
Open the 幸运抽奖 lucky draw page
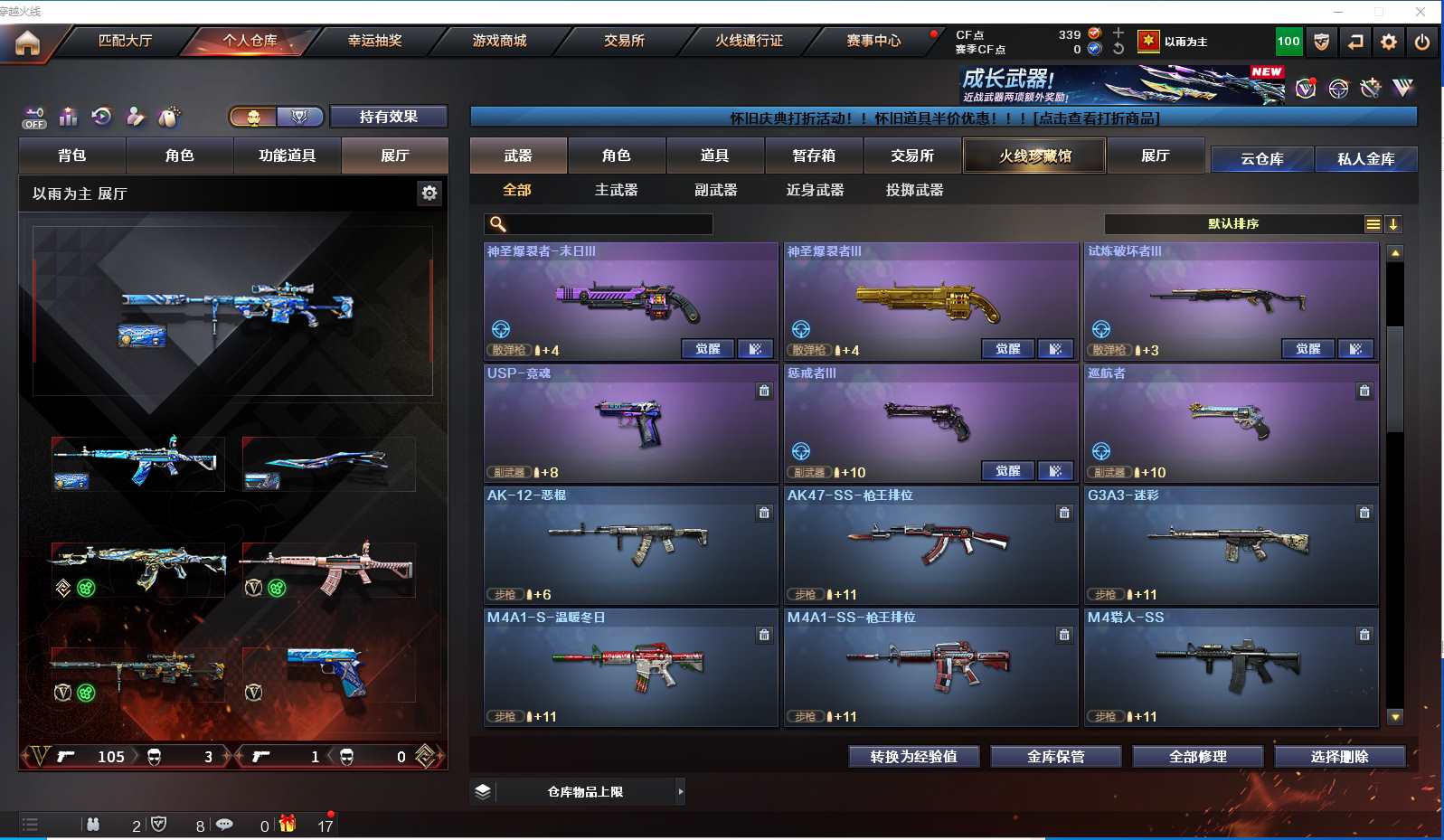374,41
